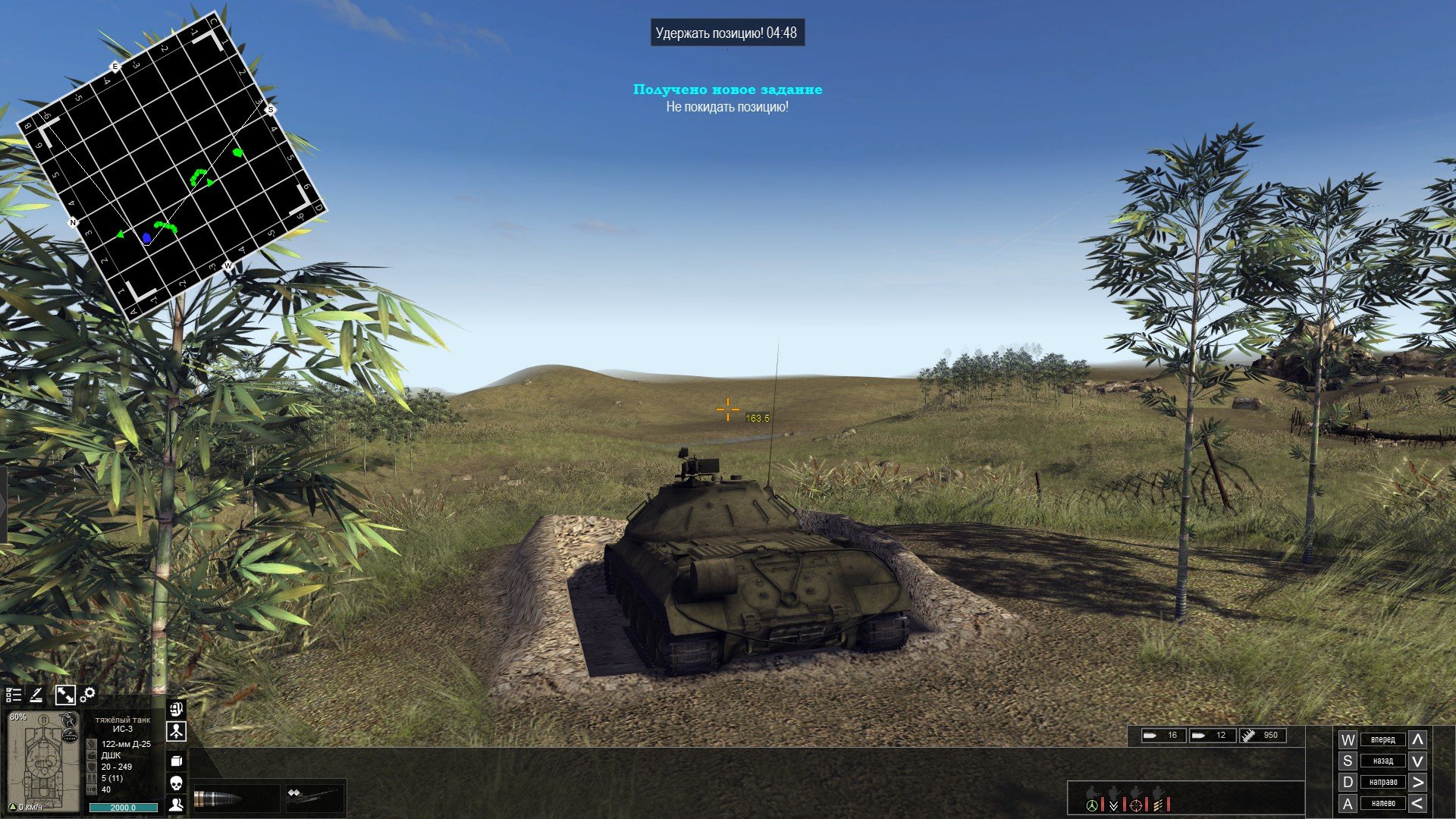Click the skull icon button

[x=176, y=783]
